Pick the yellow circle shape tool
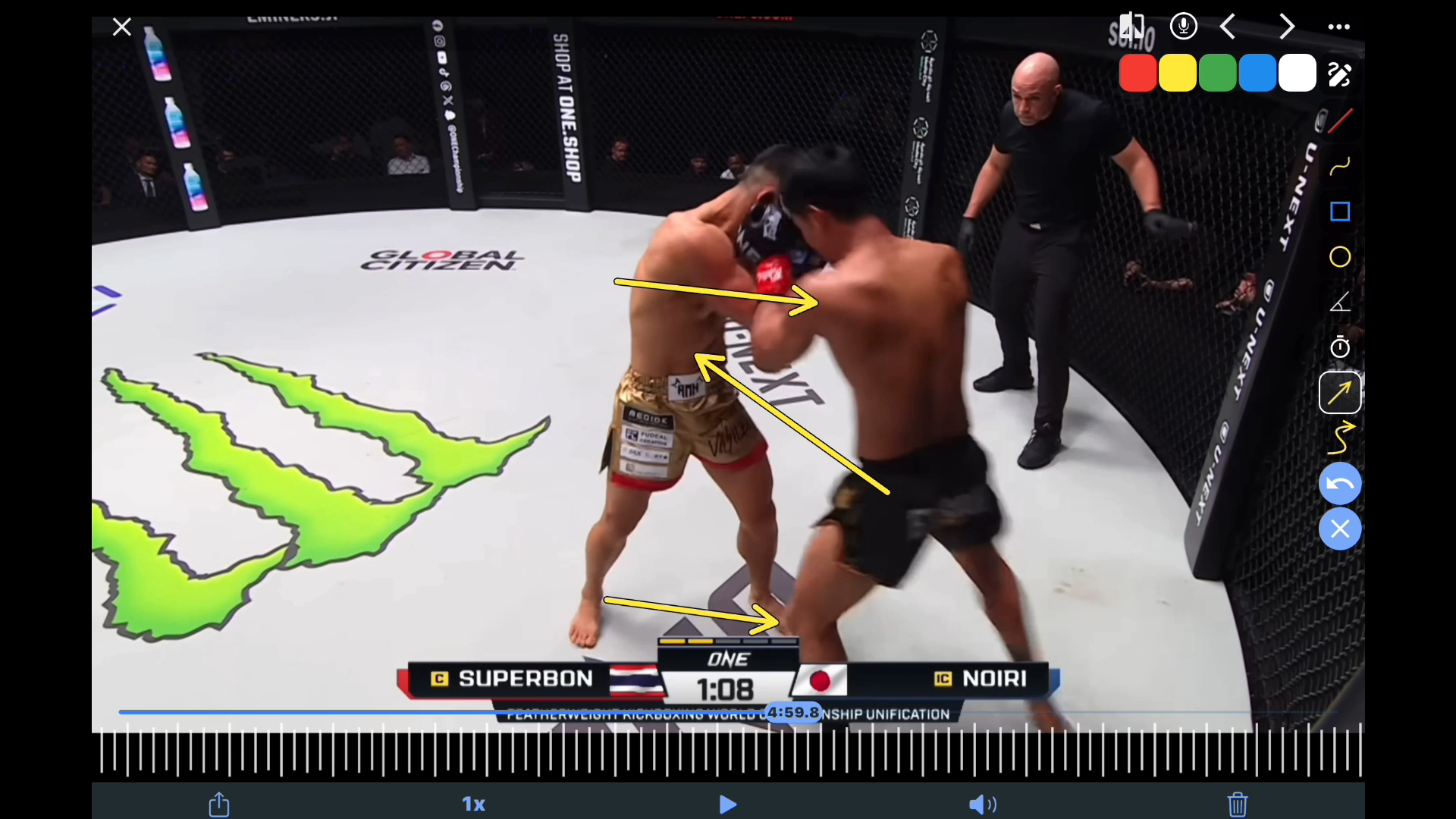 click(x=1340, y=257)
